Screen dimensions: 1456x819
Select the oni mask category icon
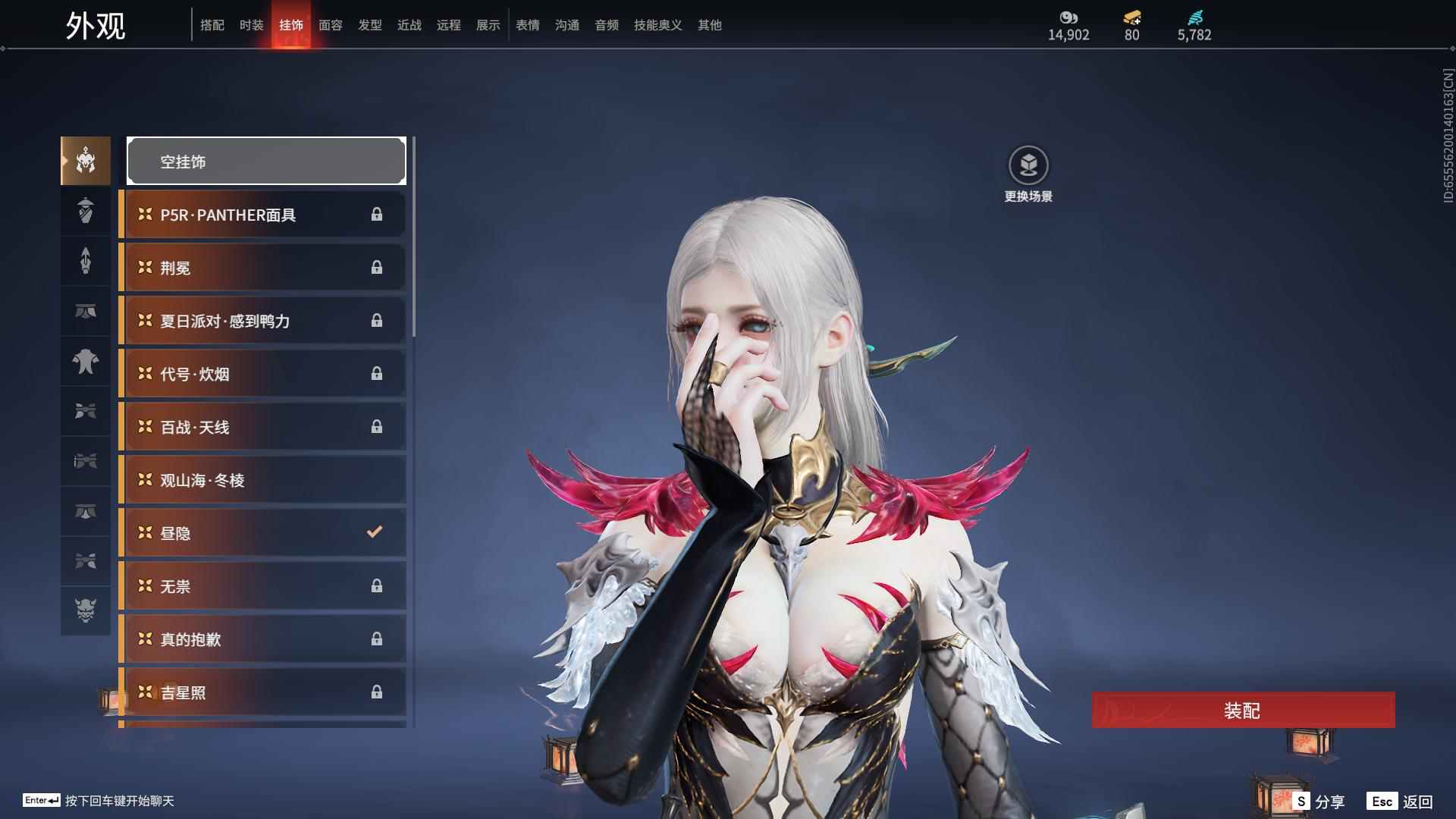pos(86,610)
